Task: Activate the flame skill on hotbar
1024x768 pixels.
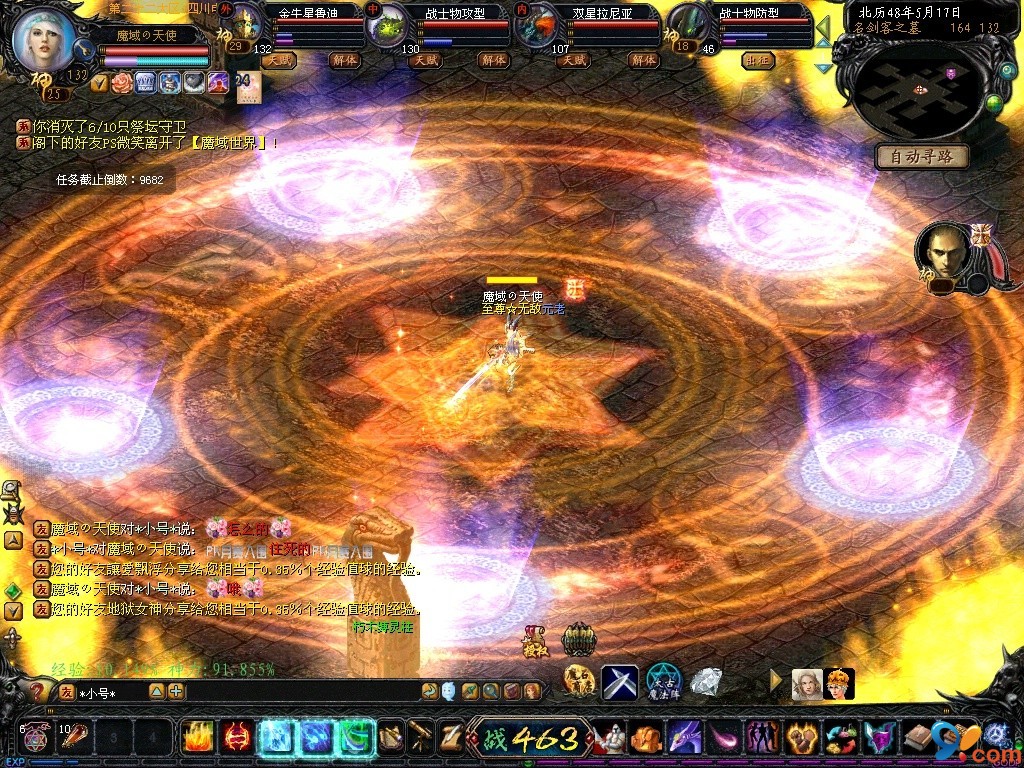Action: (x=198, y=738)
